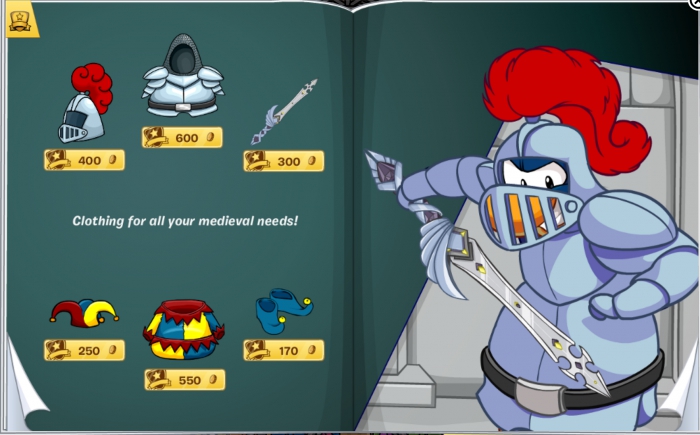Buy the silver sword for 300 coins
The height and width of the screenshot is (435, 700).
point(283,161)
